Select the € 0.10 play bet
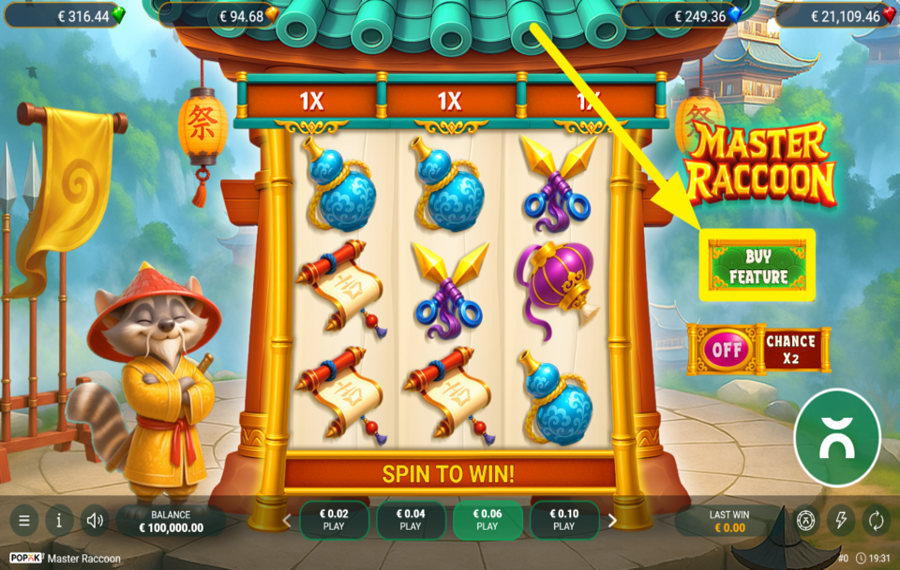 pyautogui.click(x=564, y=520)
